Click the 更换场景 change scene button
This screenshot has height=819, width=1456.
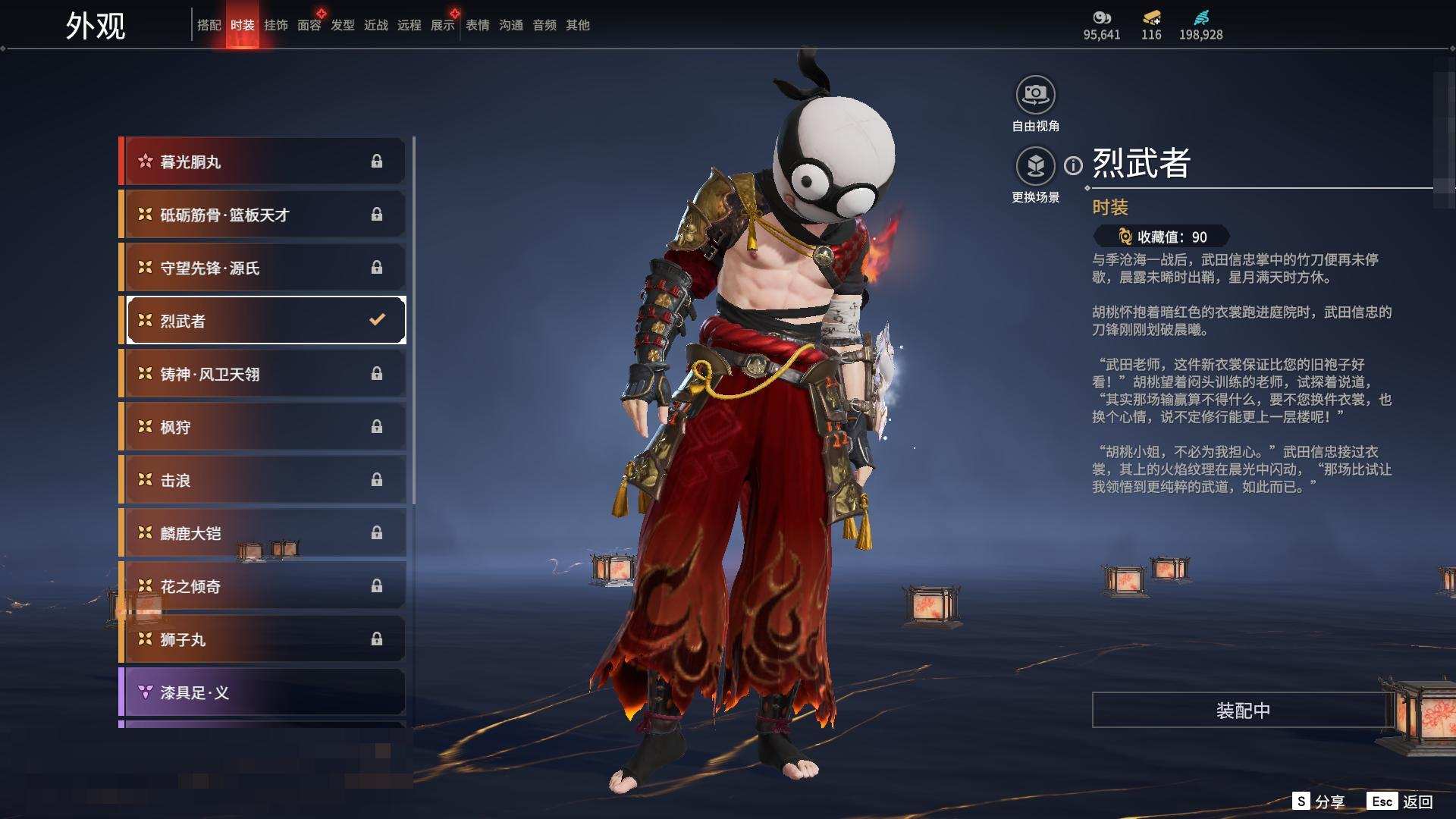pyautogui.click(x=1035, y=166)
